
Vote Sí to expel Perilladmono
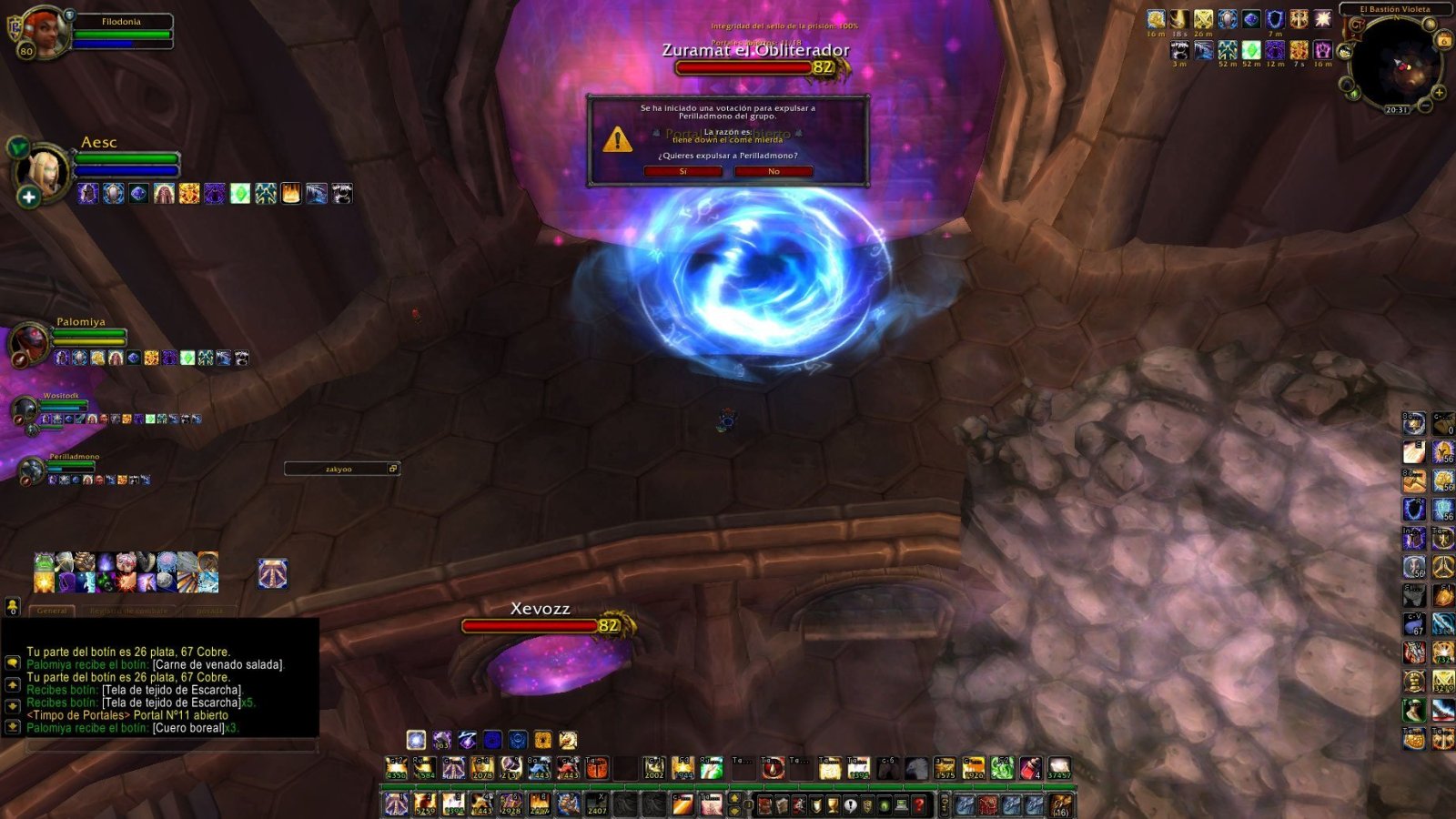[x=682, y=171]
